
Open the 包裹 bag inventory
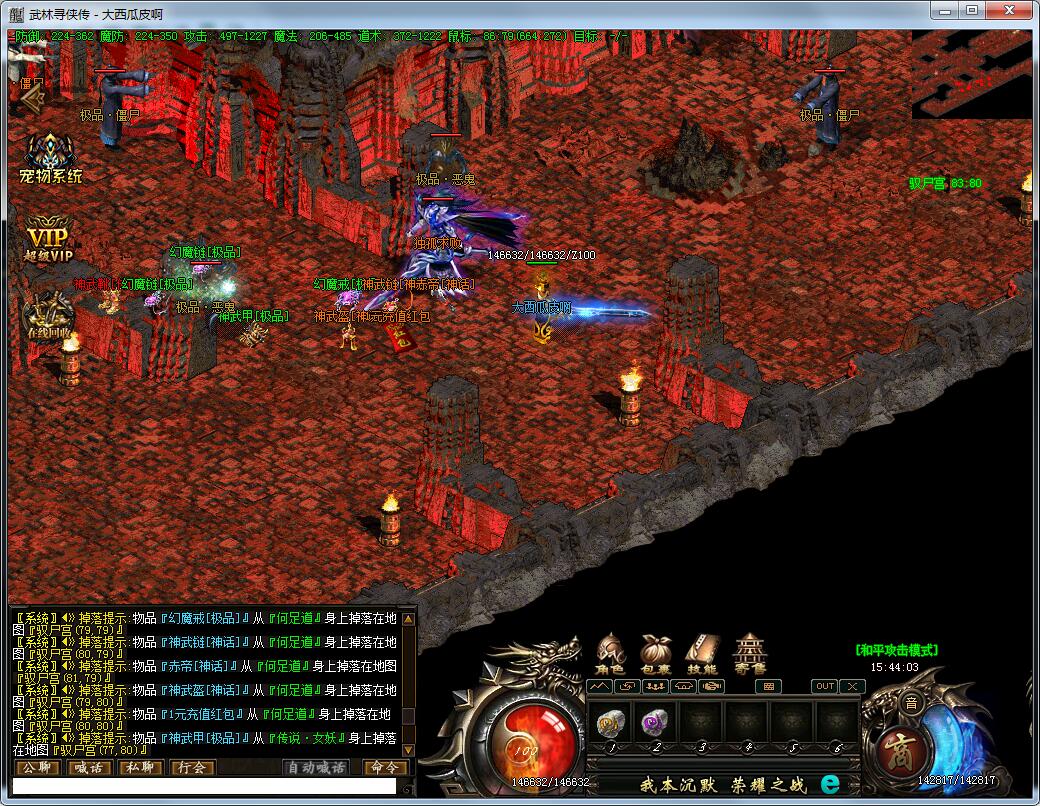(x=656, y=651)
